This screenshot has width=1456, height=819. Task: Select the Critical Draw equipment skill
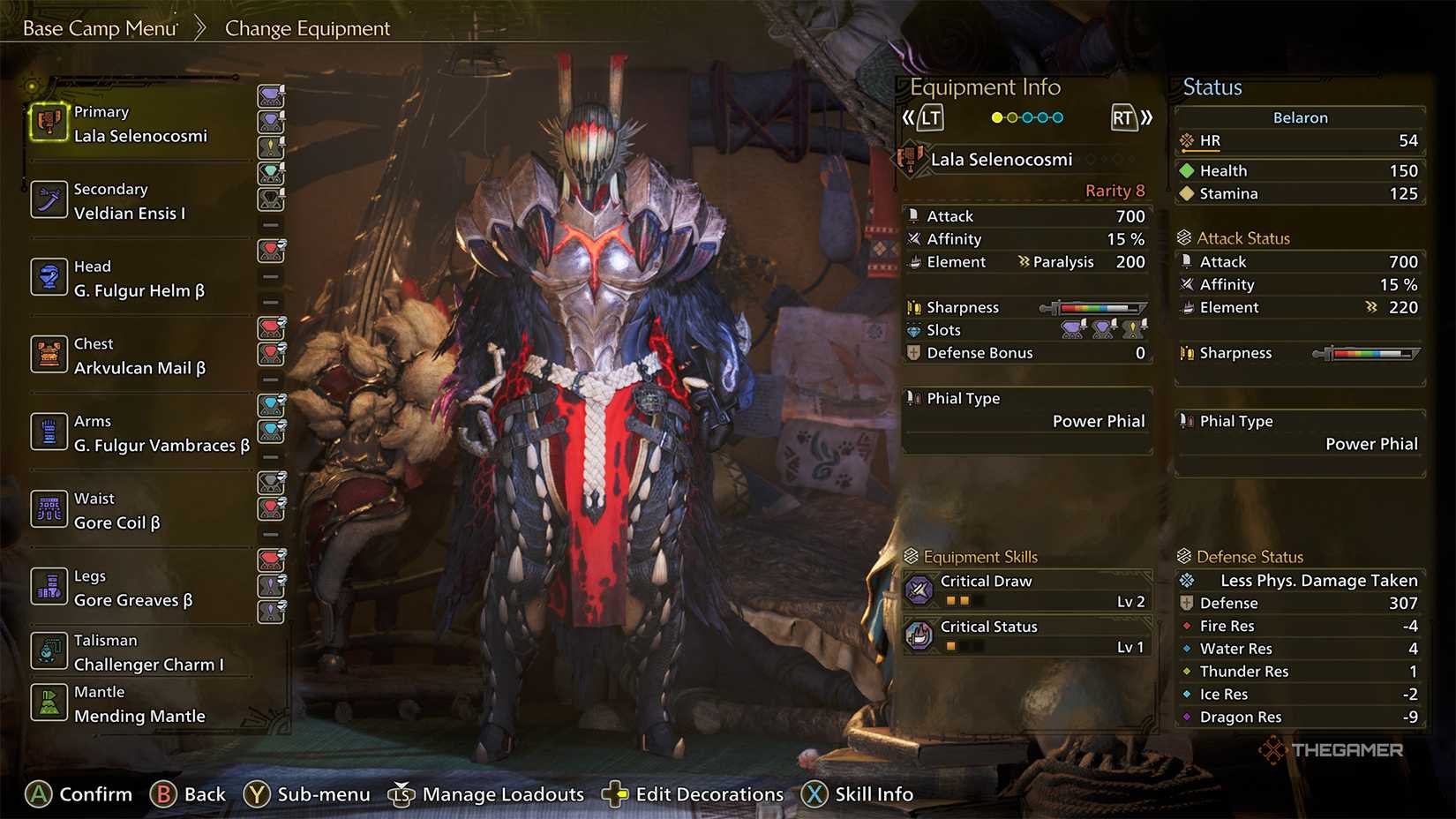tap(1028, 590)
